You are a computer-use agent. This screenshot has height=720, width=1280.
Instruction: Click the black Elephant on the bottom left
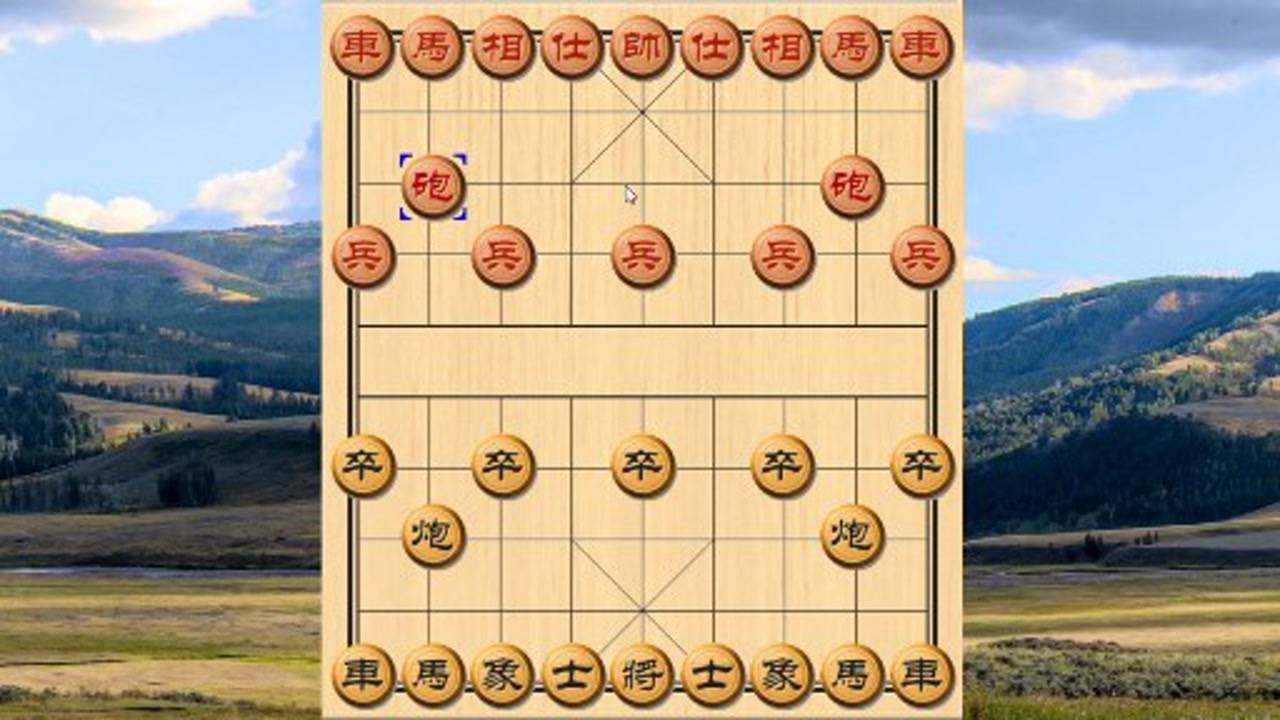(x=504, y=676)
